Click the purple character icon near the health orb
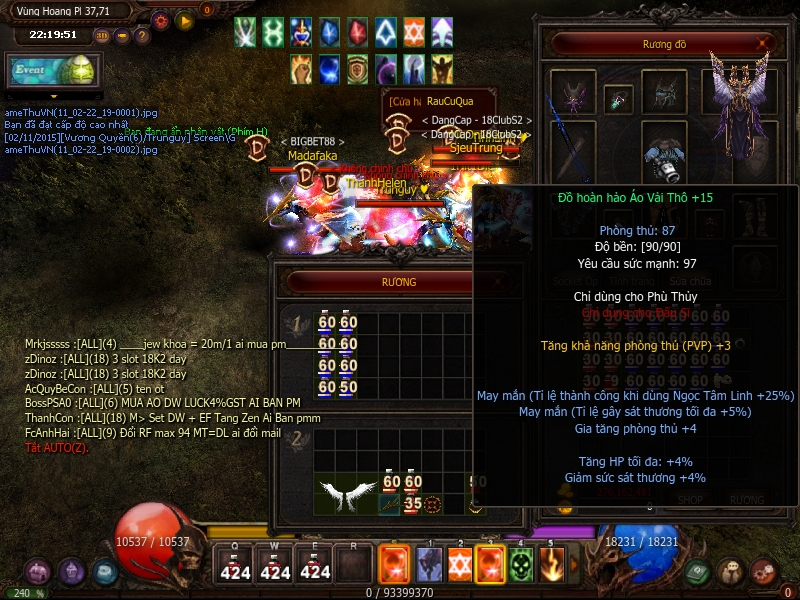 point(70,572)
